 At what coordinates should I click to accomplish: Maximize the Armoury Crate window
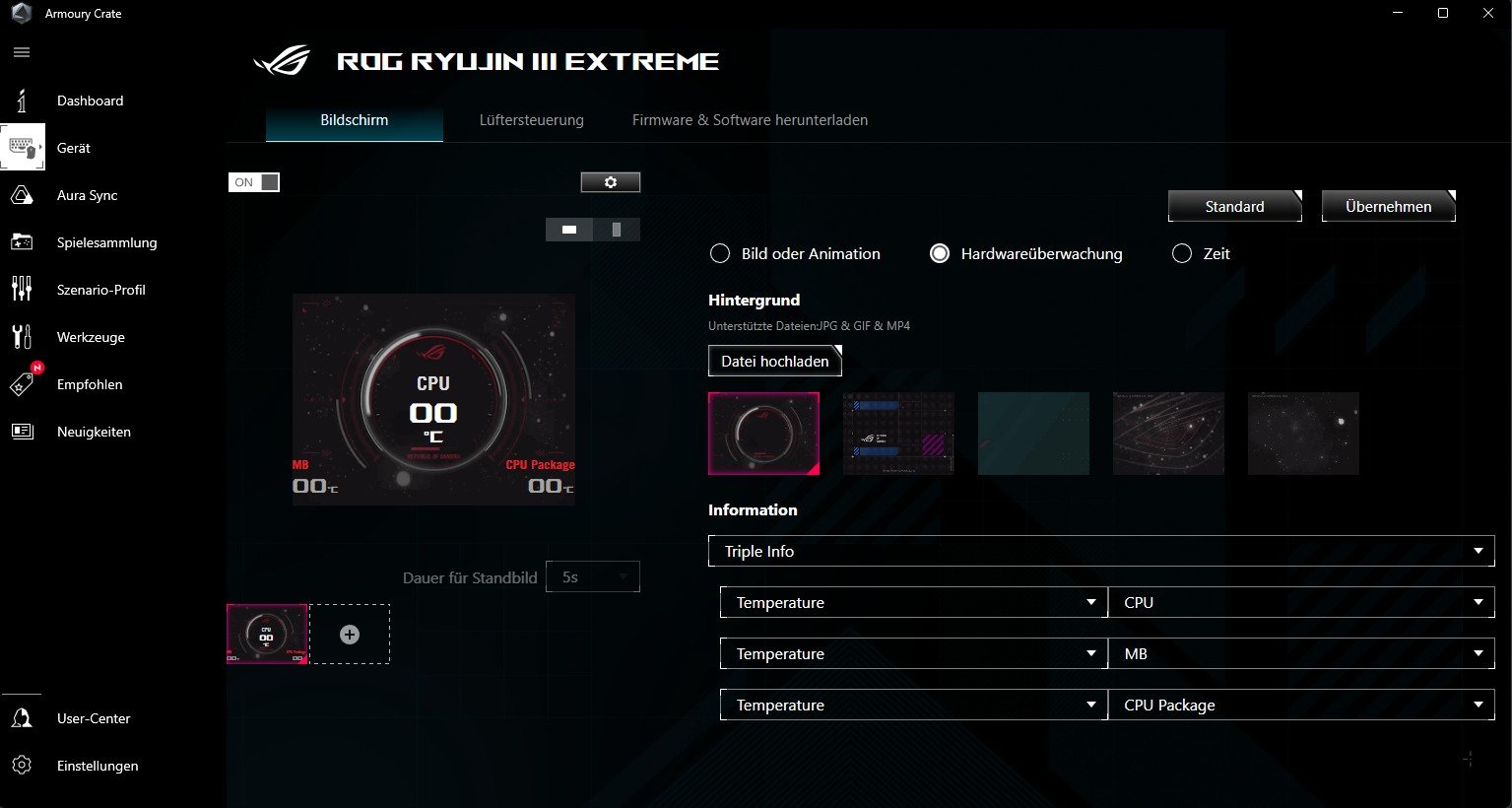coord(1442,13)
